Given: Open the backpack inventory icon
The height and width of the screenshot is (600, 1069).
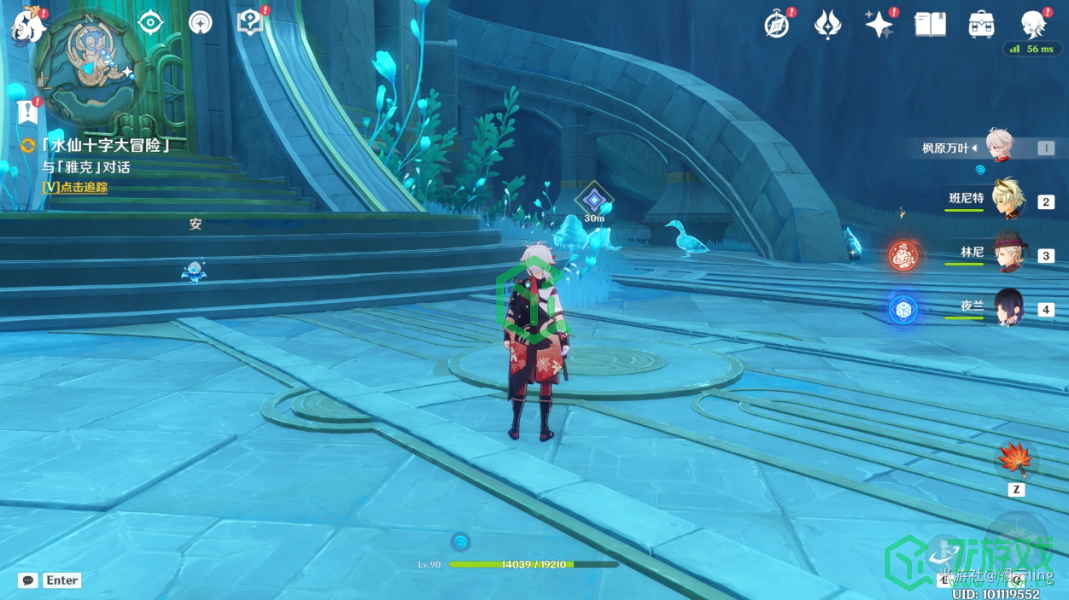Looking at the screenshot, I should point(980,24).
